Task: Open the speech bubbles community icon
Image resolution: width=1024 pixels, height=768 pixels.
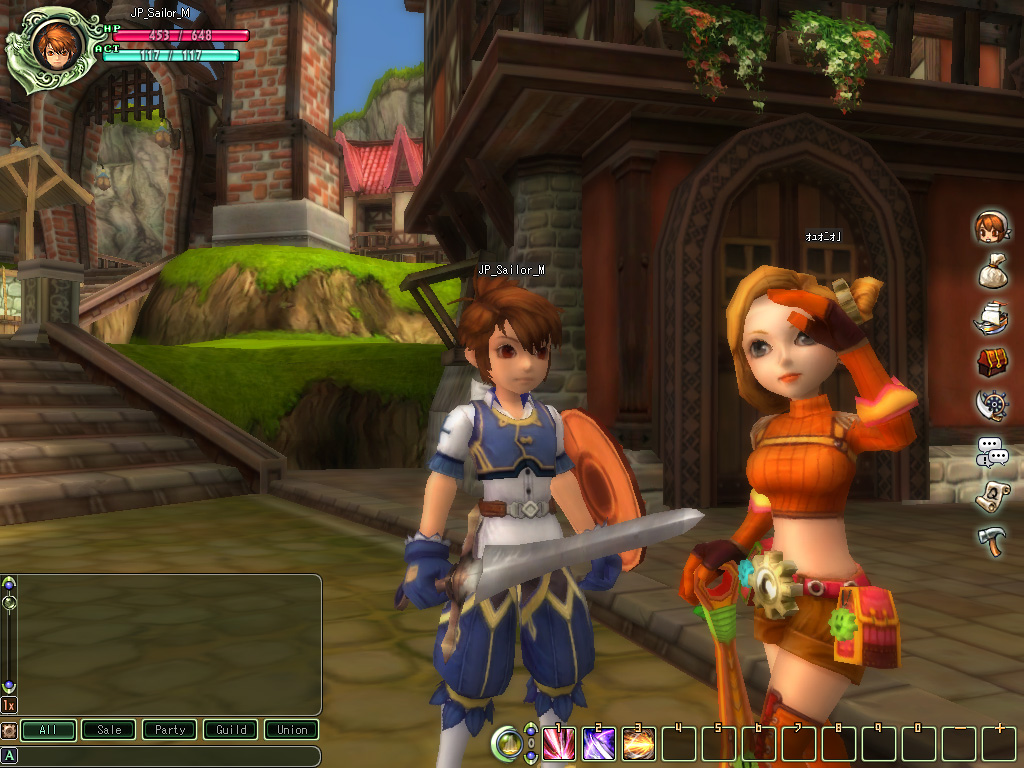Action: click(991, 452)
